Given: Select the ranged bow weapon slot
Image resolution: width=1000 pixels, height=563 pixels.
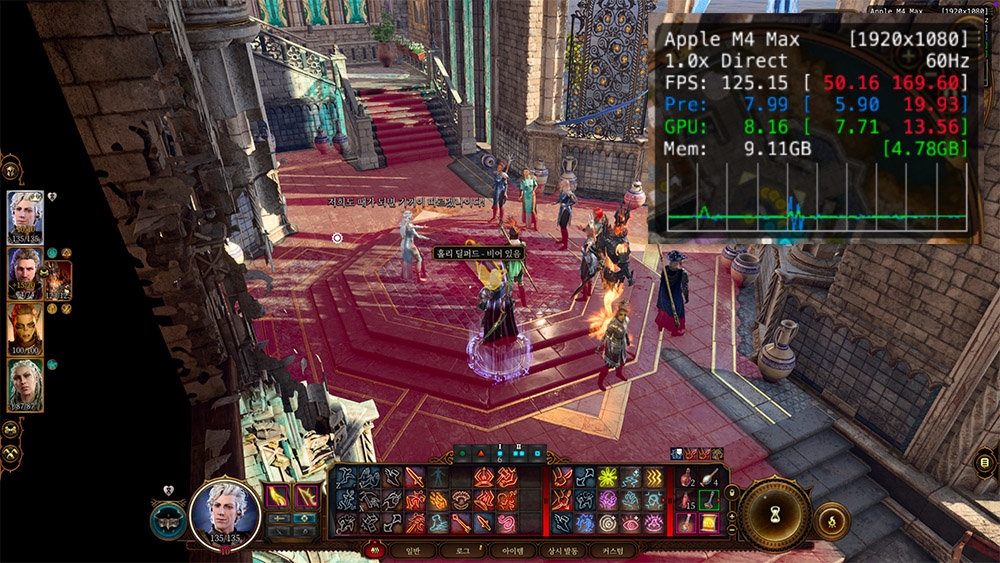Looking at the screenshot, I should click(308, 496).
